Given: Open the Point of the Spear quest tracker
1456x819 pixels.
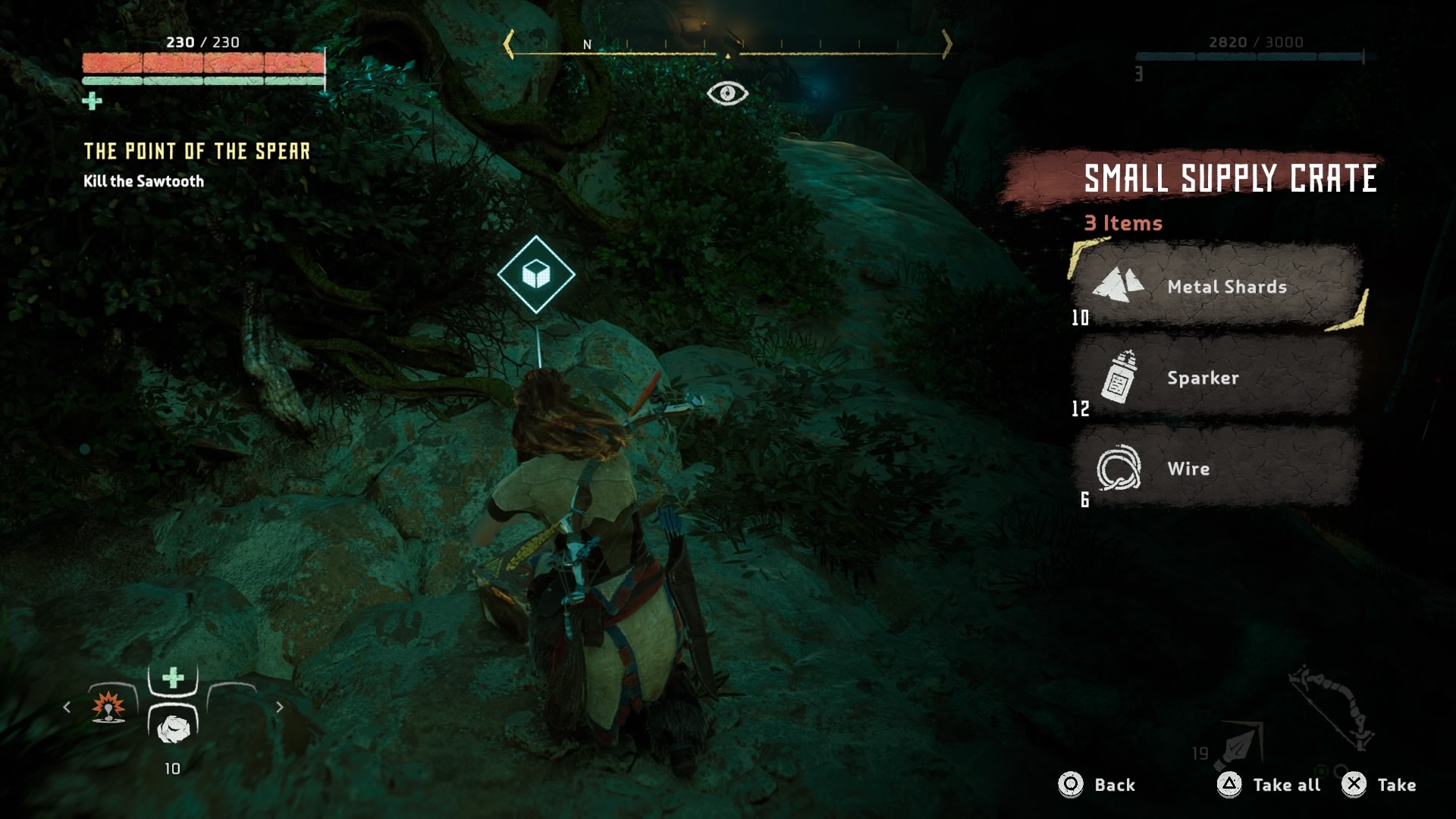Looking at the screenshot, I should pos(196,152).
